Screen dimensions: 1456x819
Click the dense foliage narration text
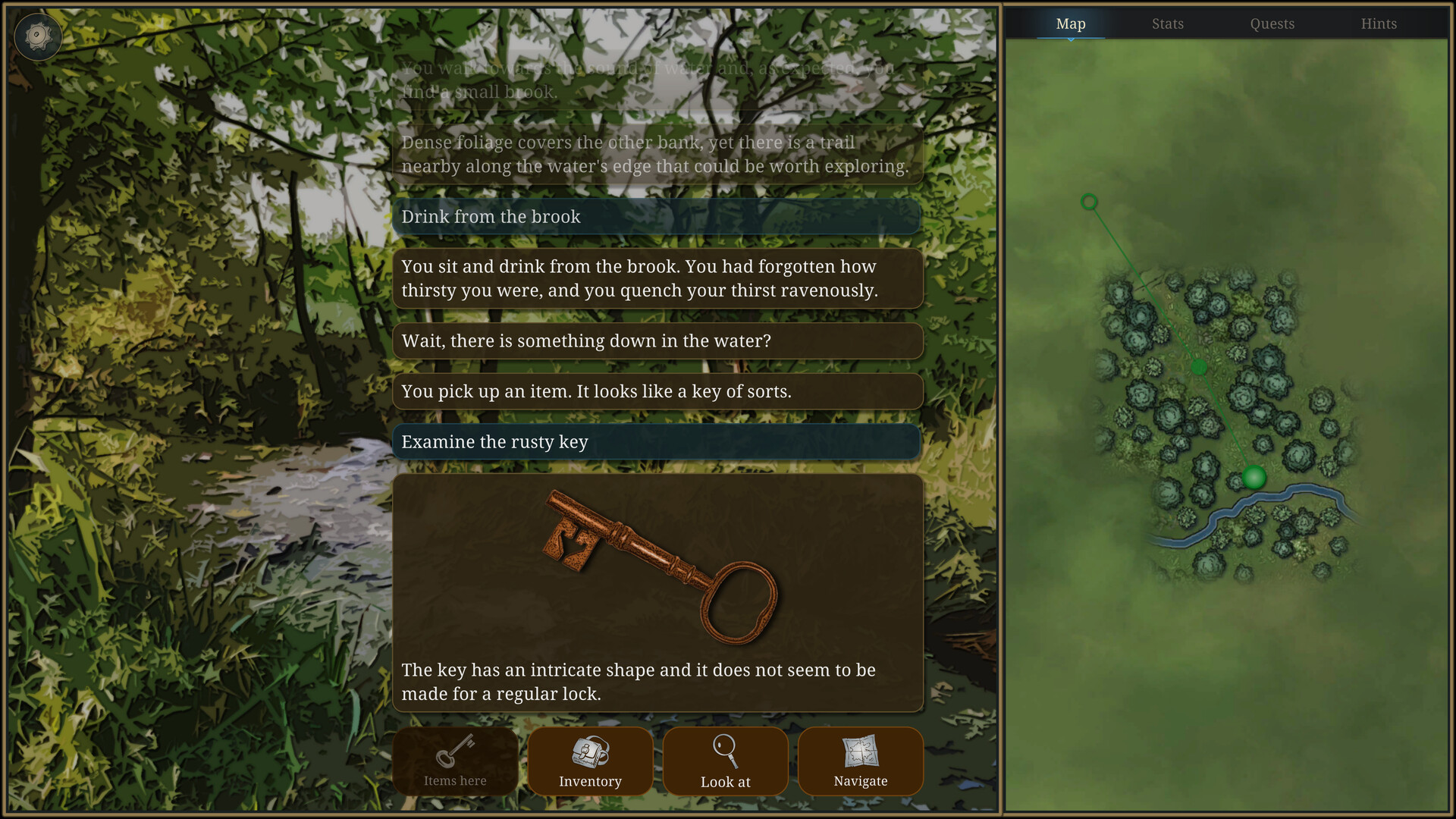657,154
